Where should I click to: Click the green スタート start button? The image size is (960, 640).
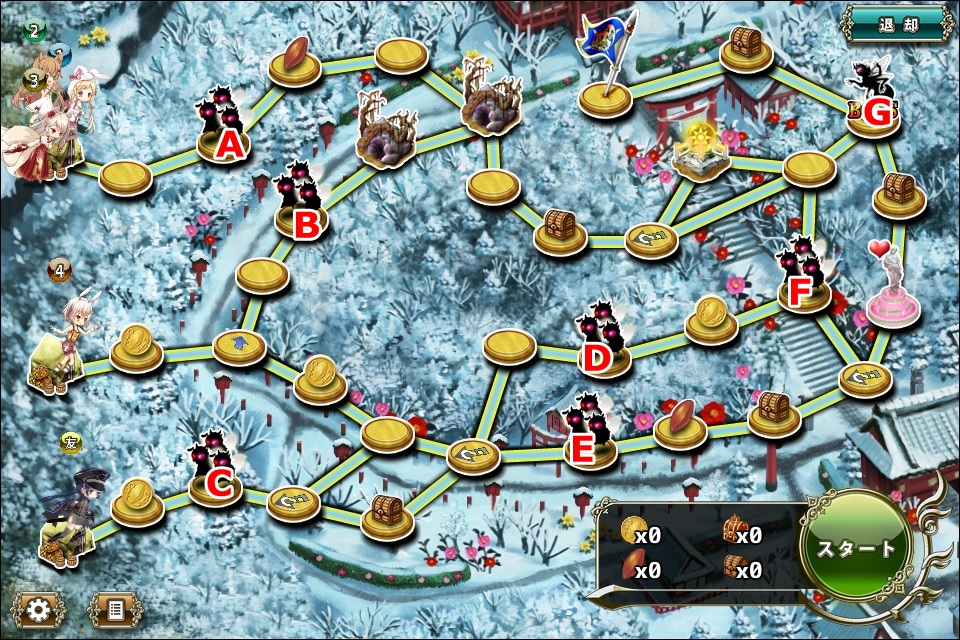pyautogui.click(x=856, y=548)
